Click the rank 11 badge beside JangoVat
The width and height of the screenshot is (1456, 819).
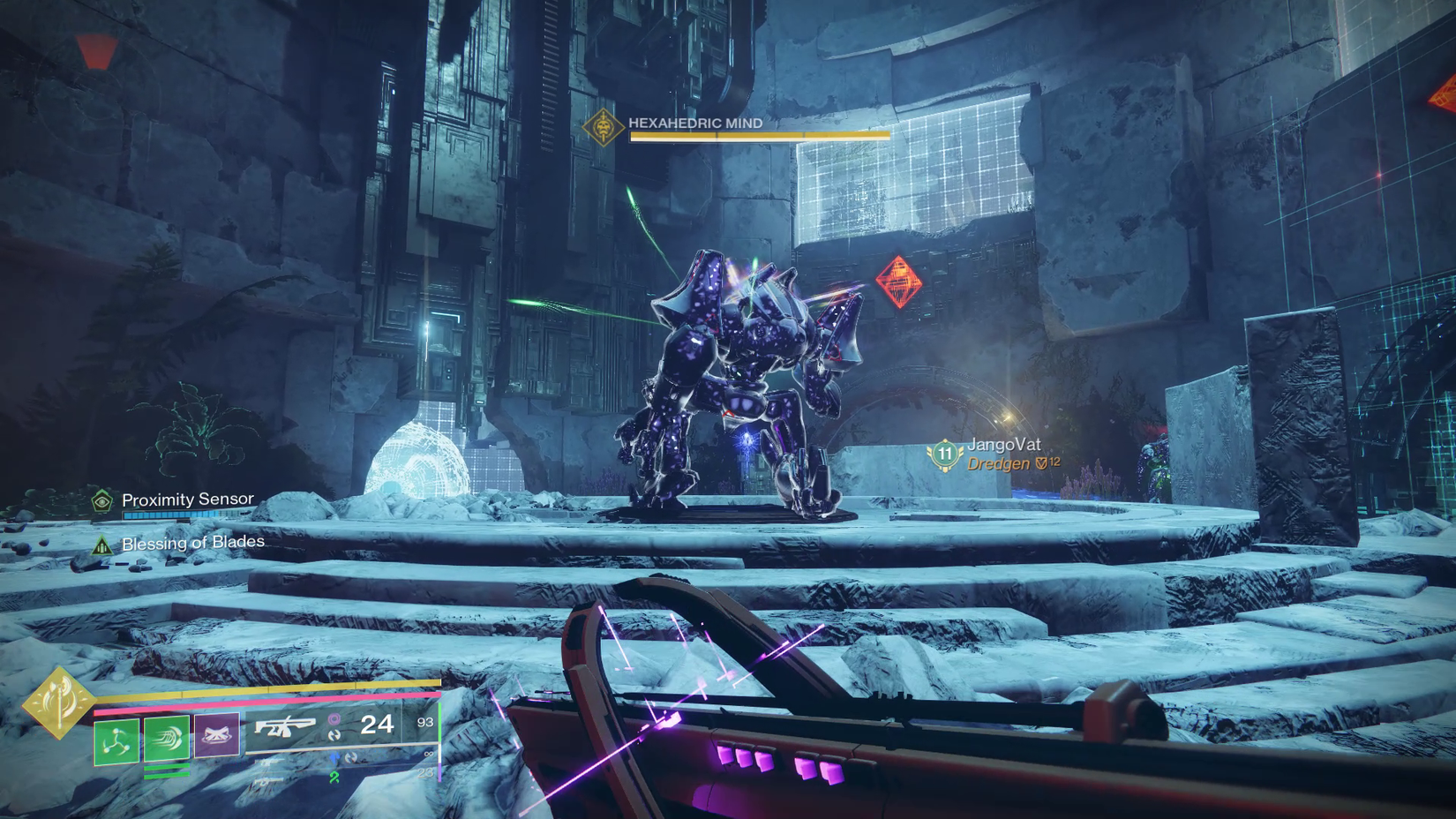944,453
